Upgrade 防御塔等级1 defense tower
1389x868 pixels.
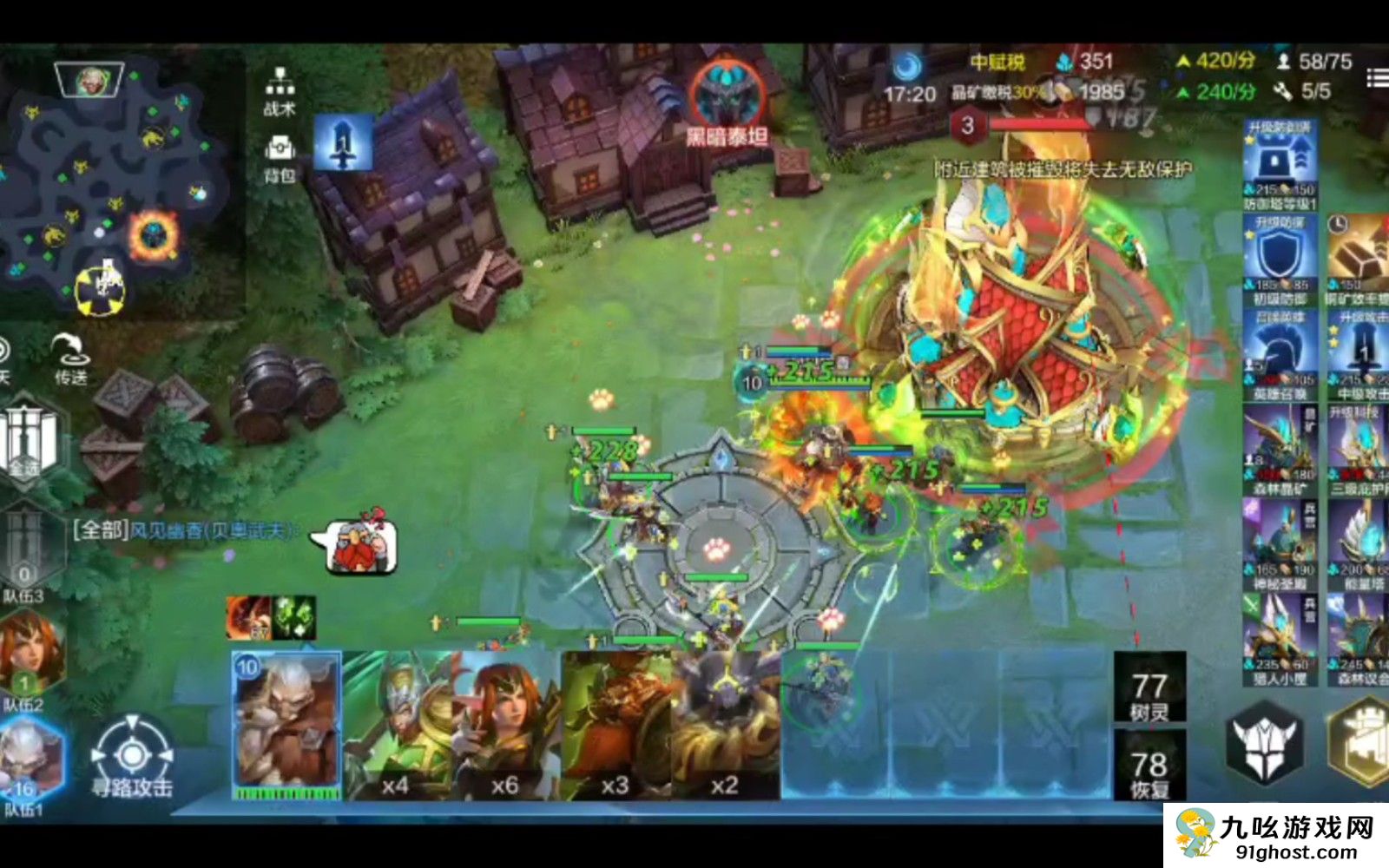(x=1280, y=165)
